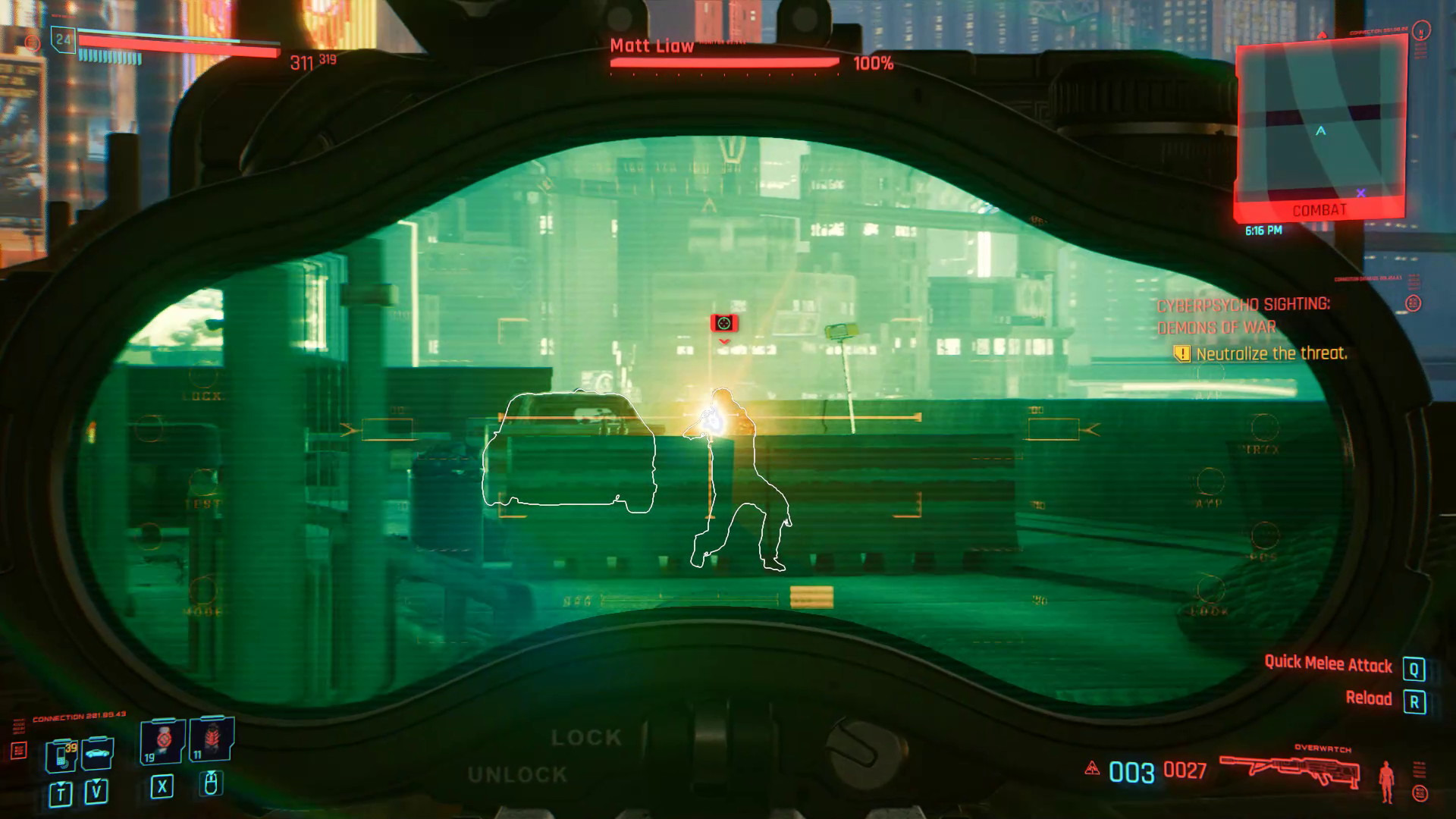Click the chevron above the T keybind slot
This screenshot has width=1456, height=819.
[61, 783]
